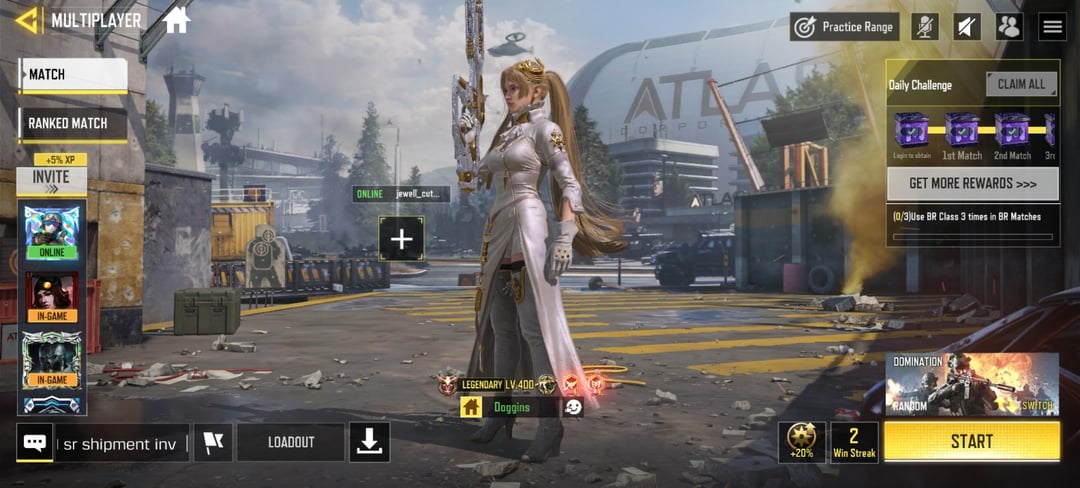Enter the Practice Range
This screenshot has height=488, width=1080.
pyautogui.click(x=844, y=27)
